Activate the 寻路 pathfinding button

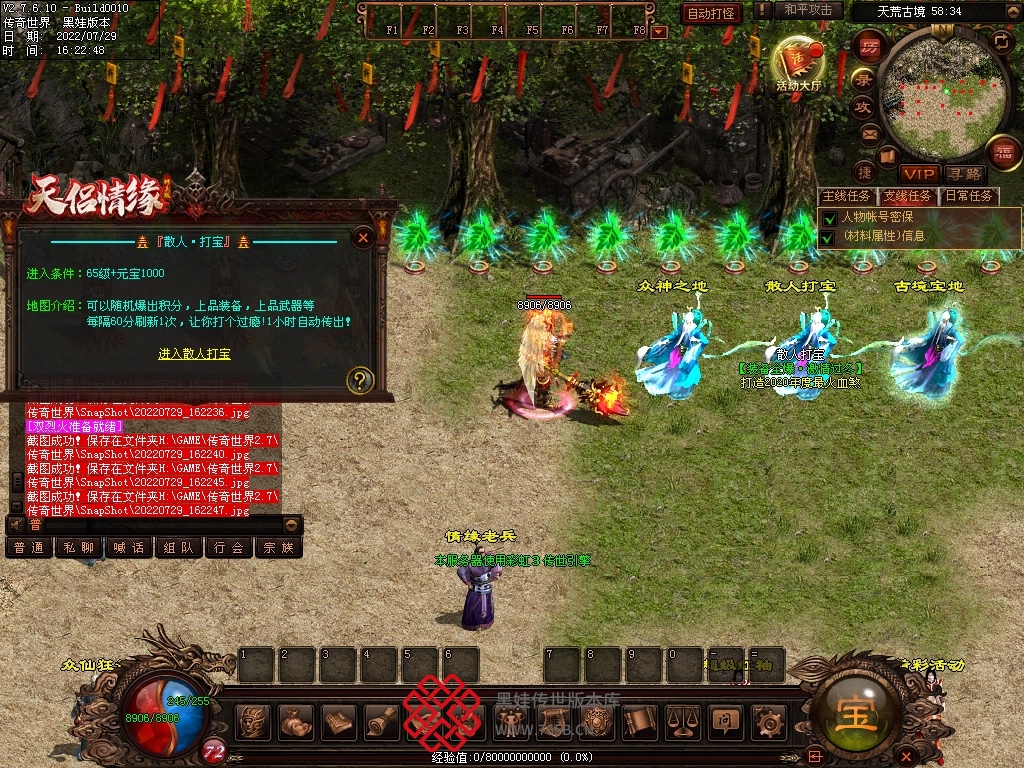965,174
